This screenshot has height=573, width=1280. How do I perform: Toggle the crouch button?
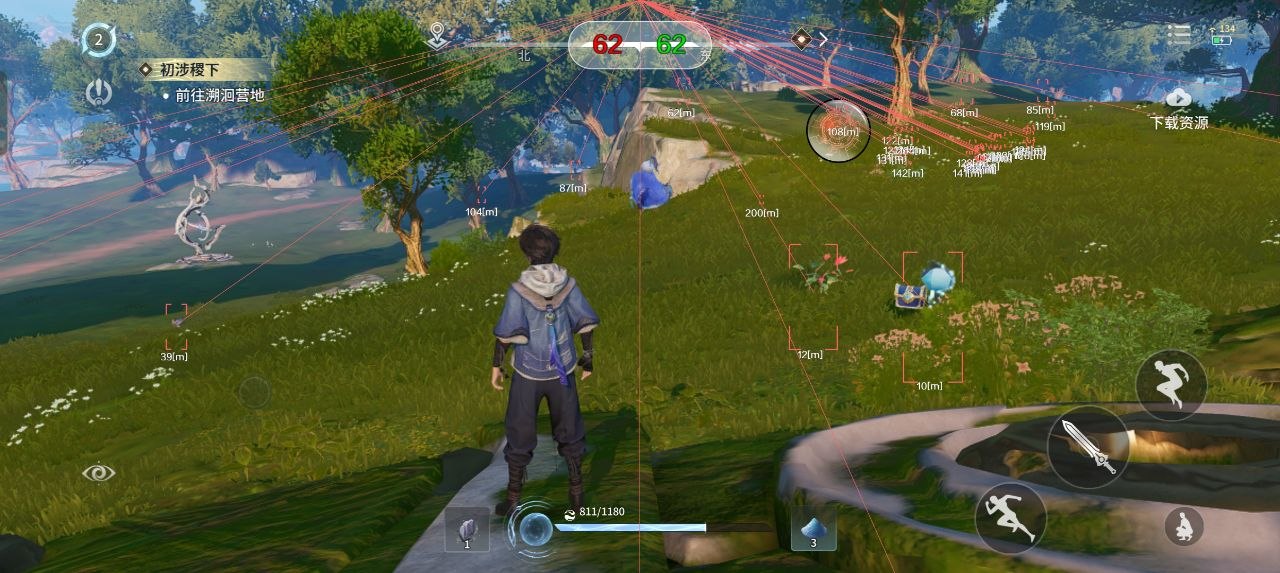[1183, 526]
